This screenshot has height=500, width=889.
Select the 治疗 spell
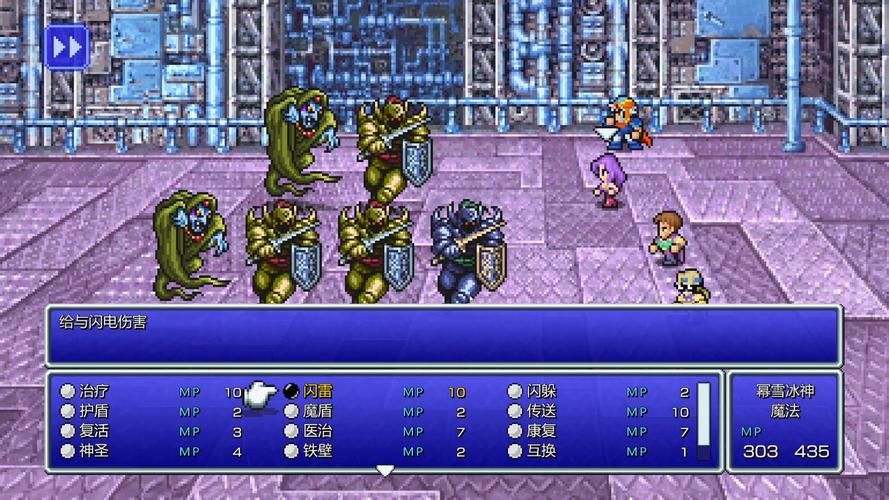94,392
